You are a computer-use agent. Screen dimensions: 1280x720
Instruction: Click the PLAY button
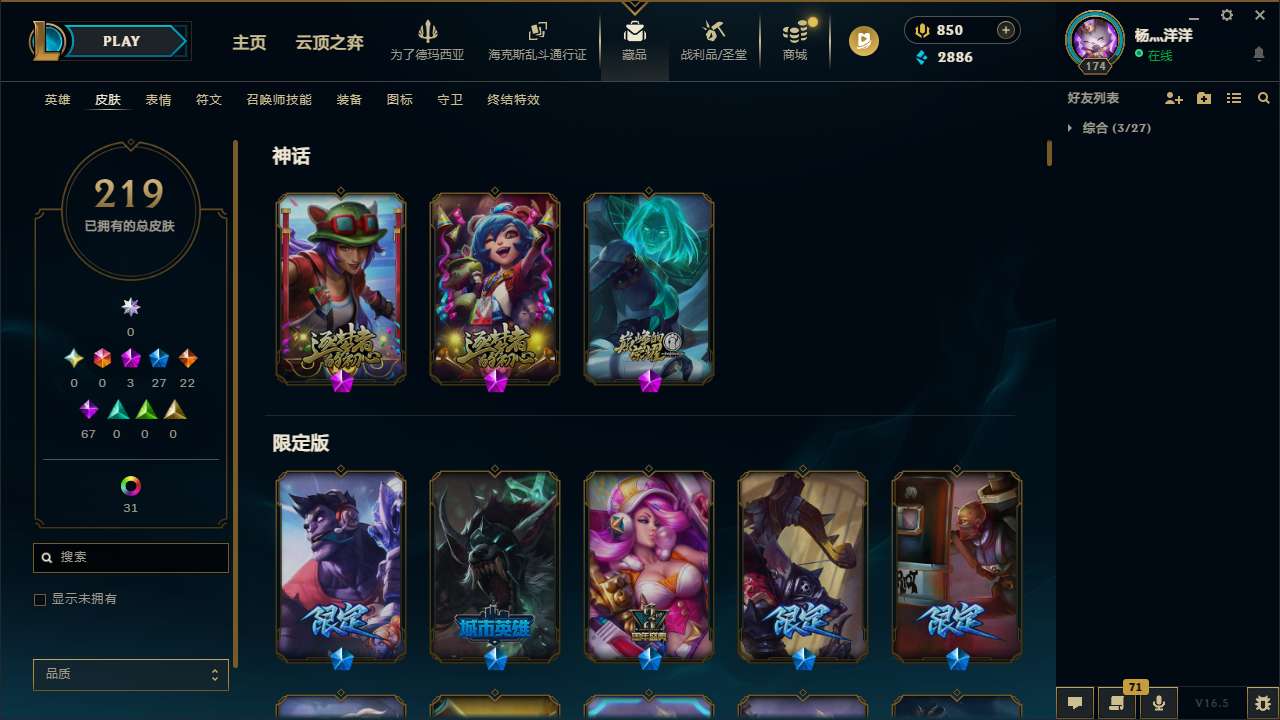(x=121, y=41)
